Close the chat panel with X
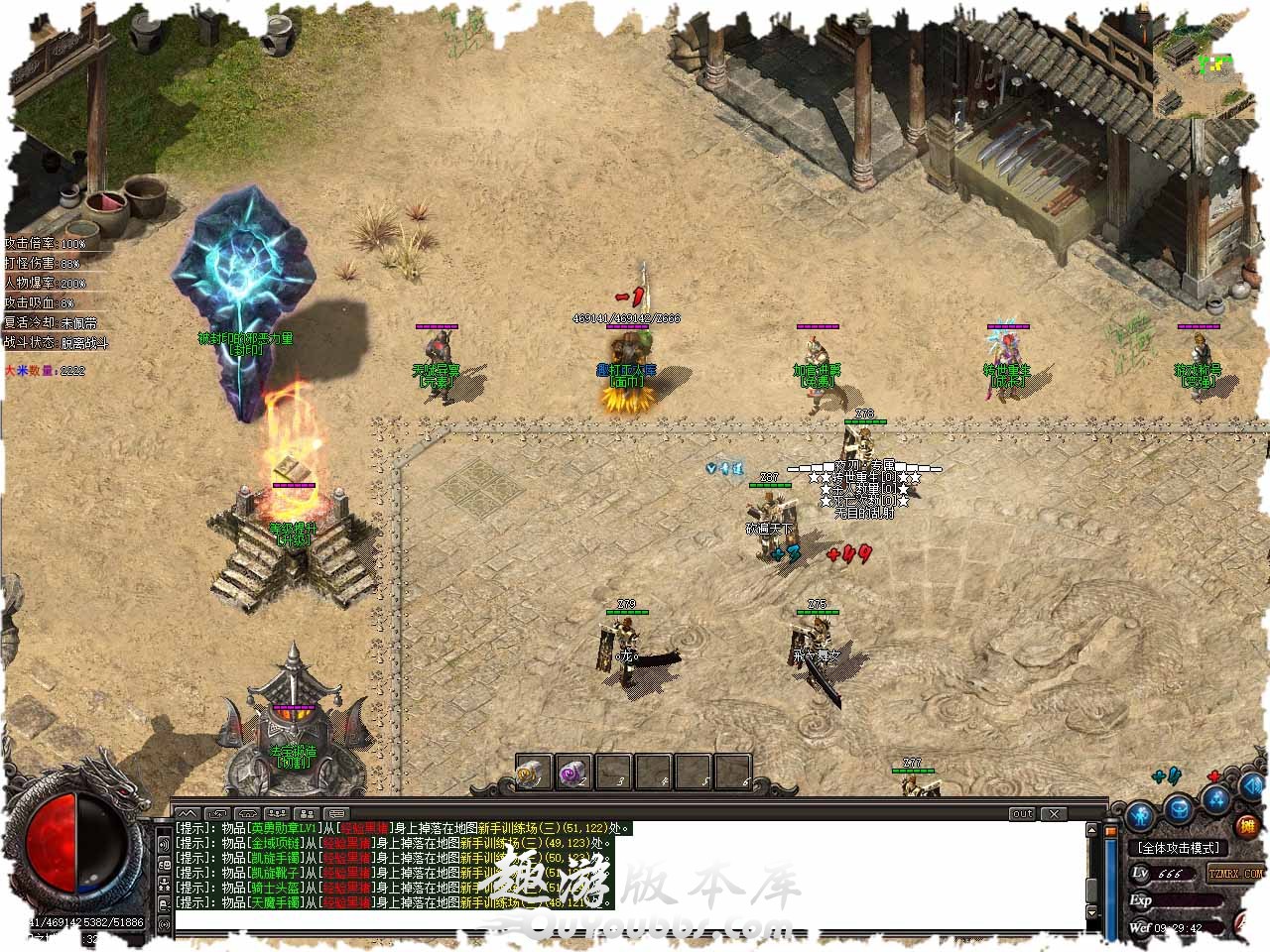Viewport: 1270px width, 952px height. point(1054,813)
